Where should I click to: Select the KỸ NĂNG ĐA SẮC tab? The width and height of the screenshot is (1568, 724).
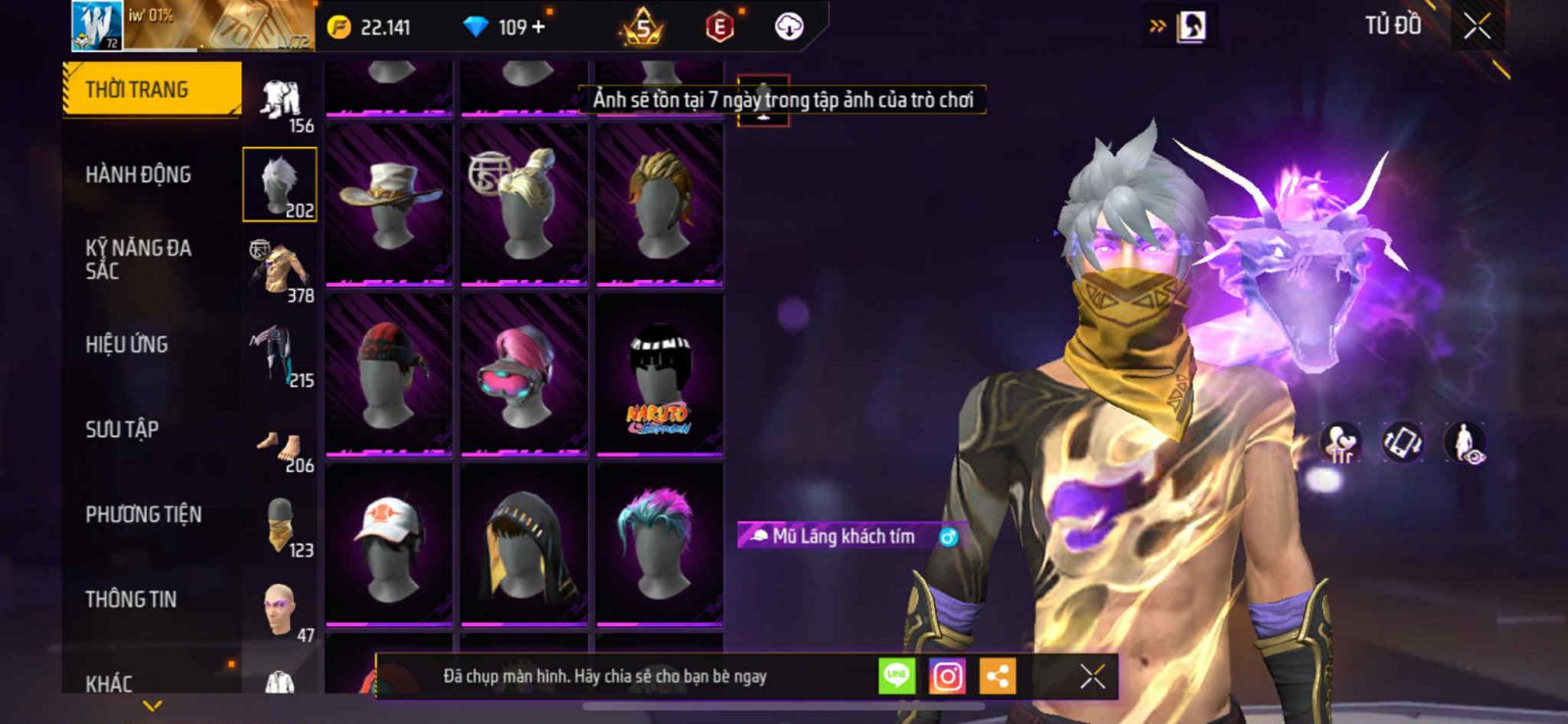(x=138, y=259)
